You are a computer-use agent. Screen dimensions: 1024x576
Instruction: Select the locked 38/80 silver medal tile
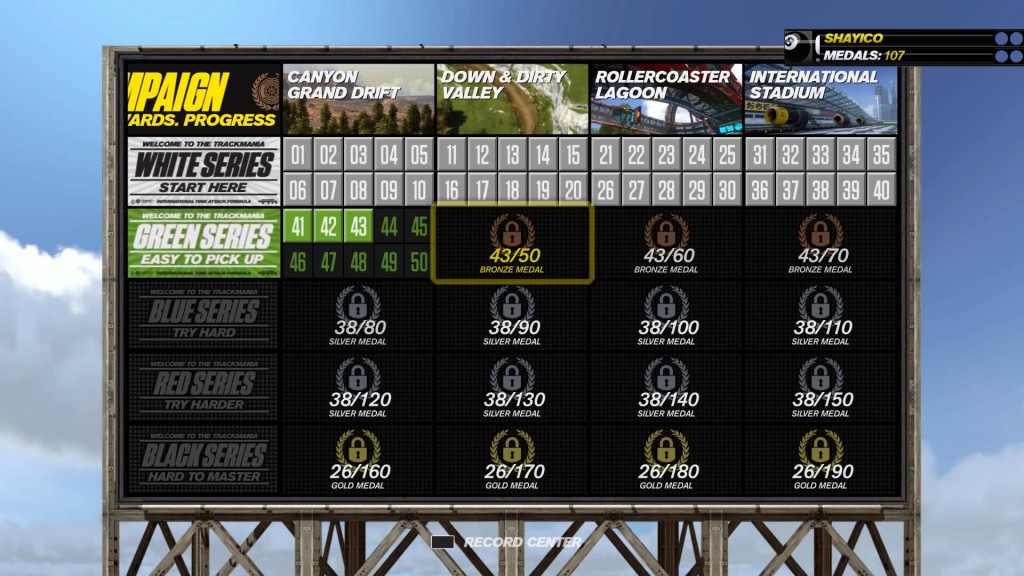click(358, 315)
